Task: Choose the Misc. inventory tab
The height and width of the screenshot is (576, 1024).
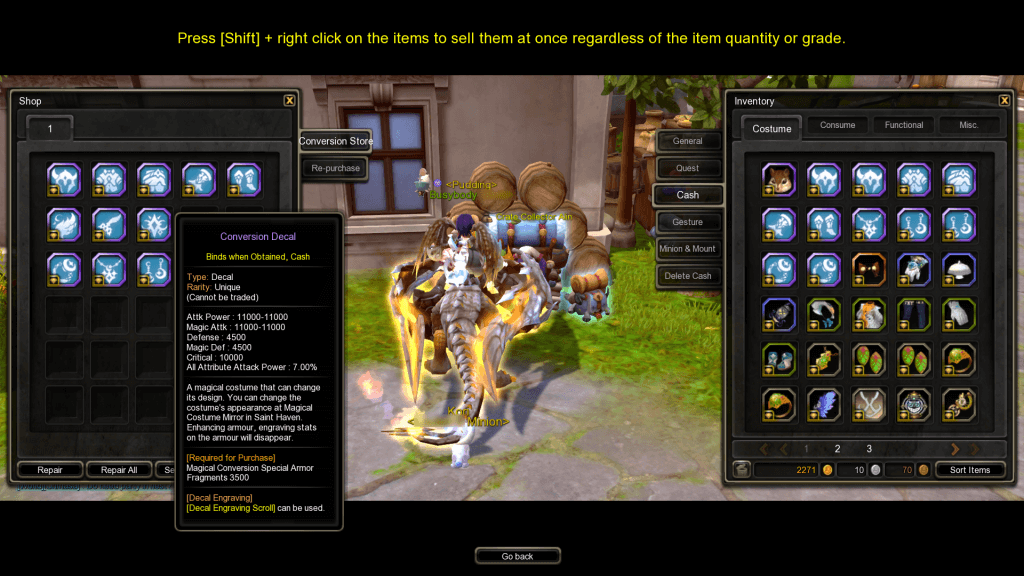Action: pyautogui.click(x=968, y=125)
